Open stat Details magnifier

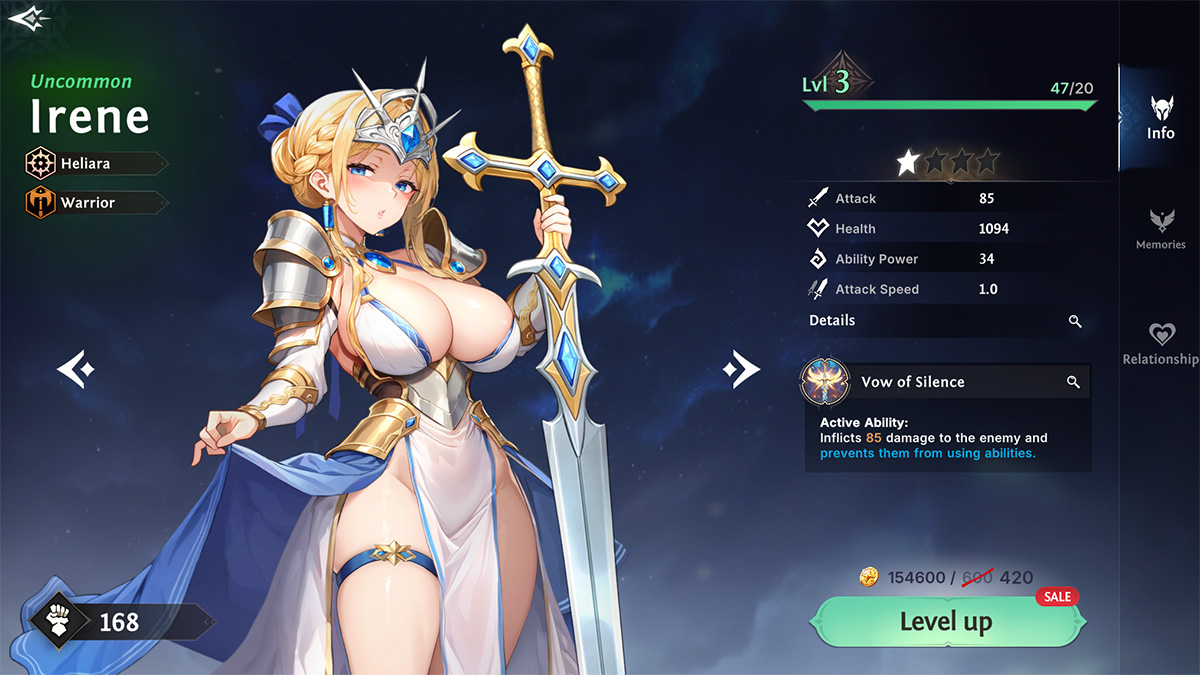(x=1075, y=321)
